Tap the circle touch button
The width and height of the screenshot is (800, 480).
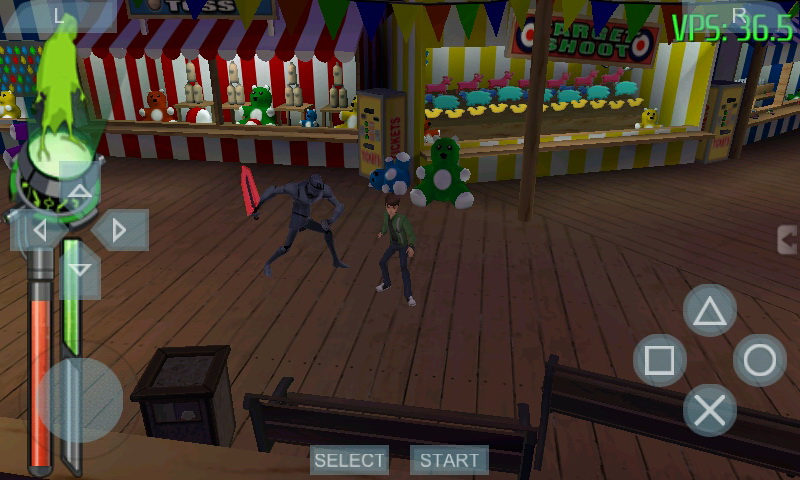760,360
